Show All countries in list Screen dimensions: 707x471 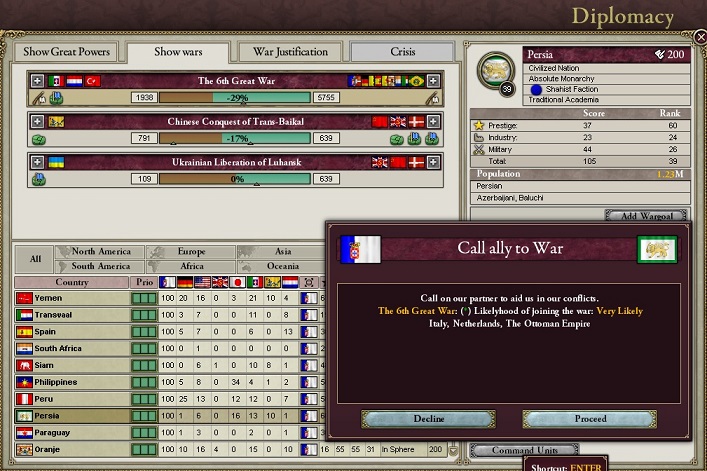(x=35, y=259)
